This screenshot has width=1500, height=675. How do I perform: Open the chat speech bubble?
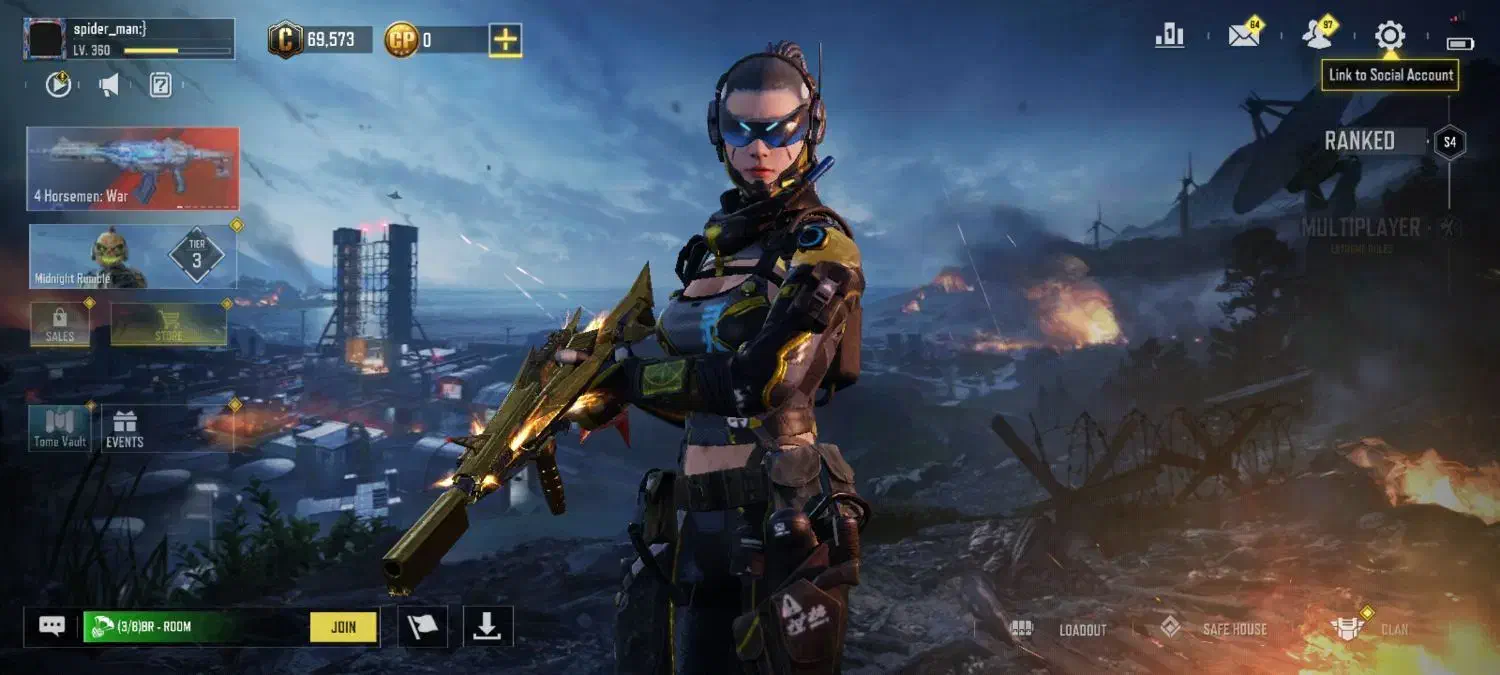[x=52, y=626]
